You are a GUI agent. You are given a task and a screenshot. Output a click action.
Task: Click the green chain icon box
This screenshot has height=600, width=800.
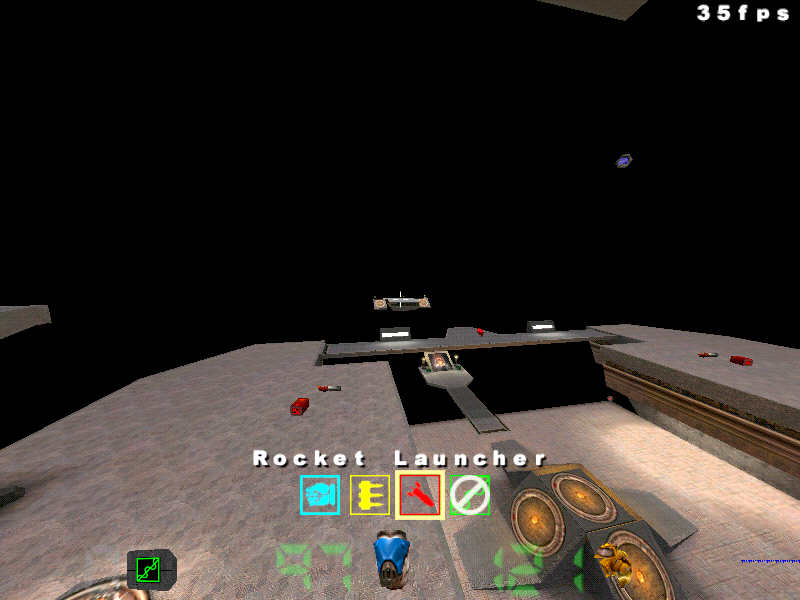pos(149,569)
